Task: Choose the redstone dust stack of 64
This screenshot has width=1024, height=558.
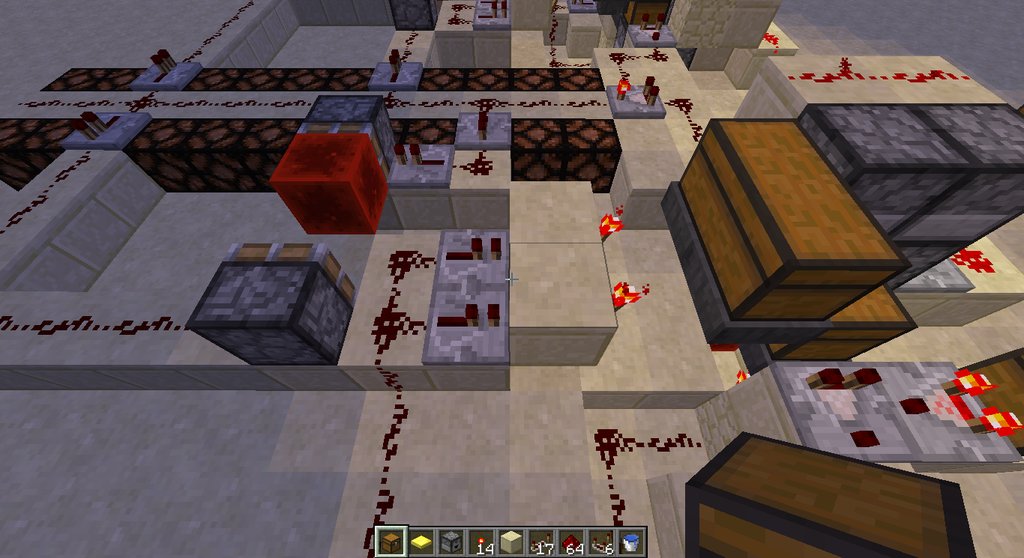Action: pos(571,541)
